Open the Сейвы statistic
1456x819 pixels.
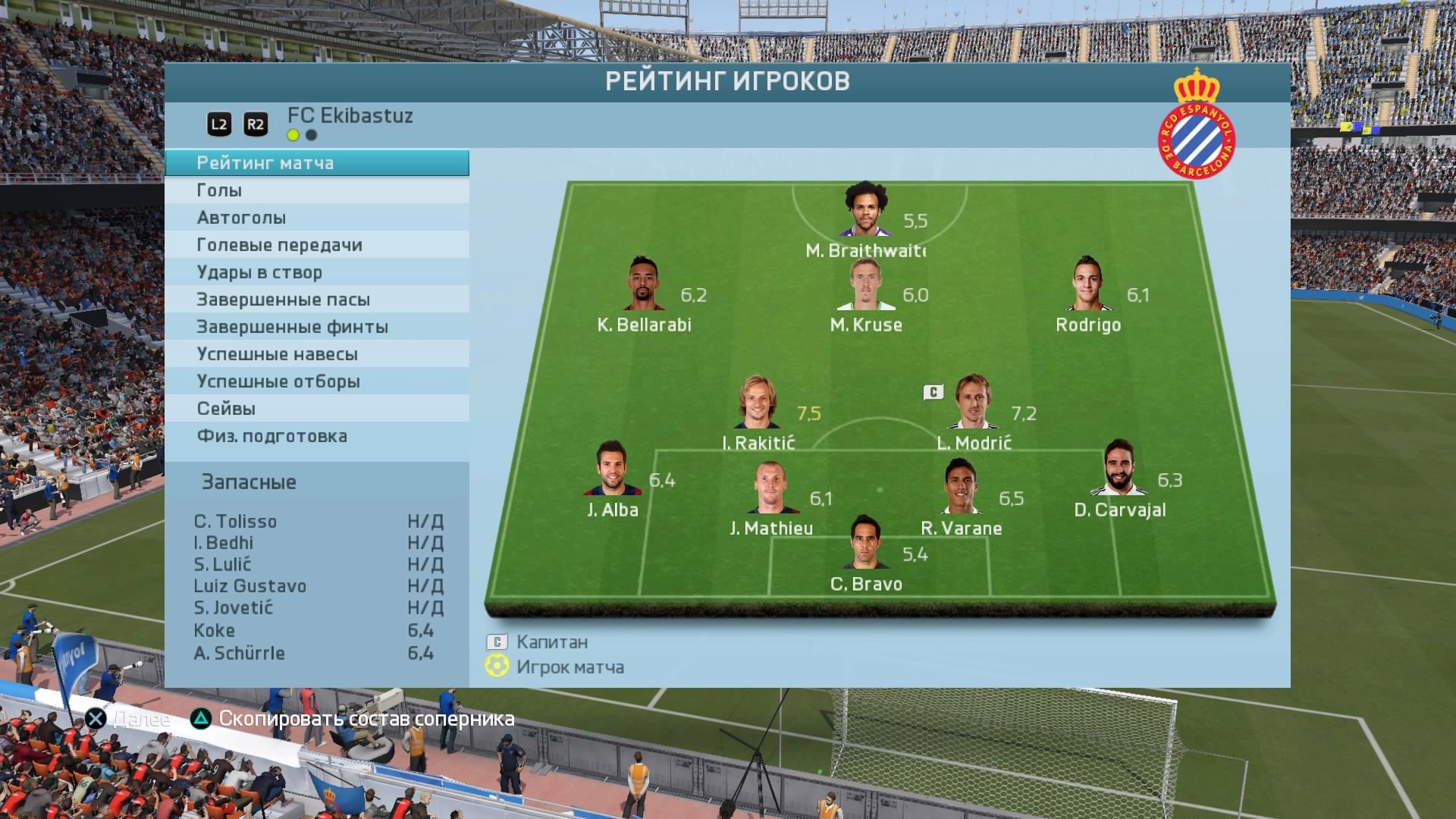pyautogui.click(x=316, y=409)
